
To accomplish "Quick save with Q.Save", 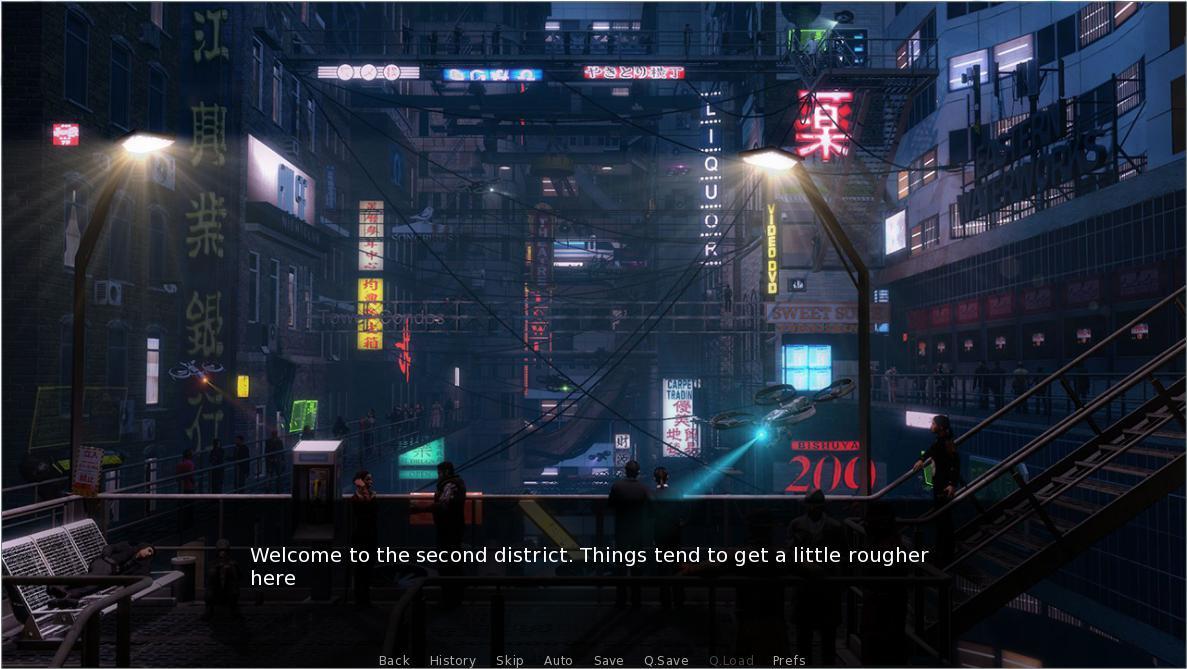I will (x=666, y=660).
